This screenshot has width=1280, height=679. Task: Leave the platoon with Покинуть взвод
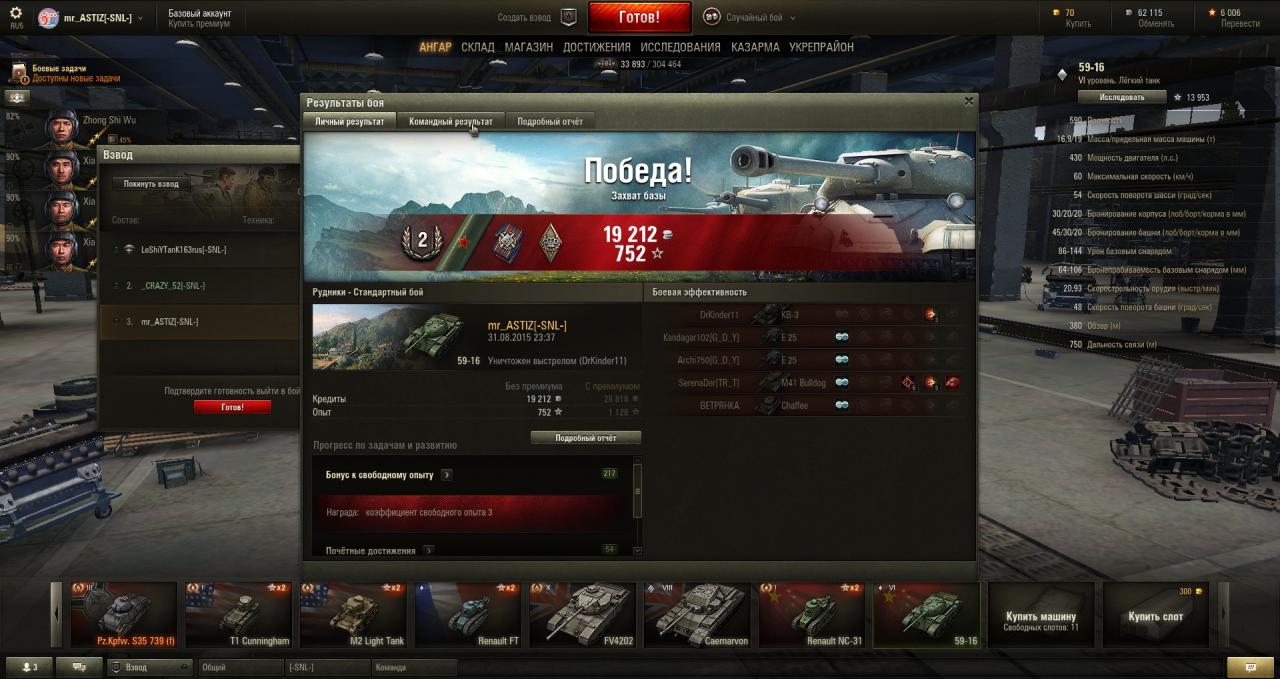(x=151, y=184)
